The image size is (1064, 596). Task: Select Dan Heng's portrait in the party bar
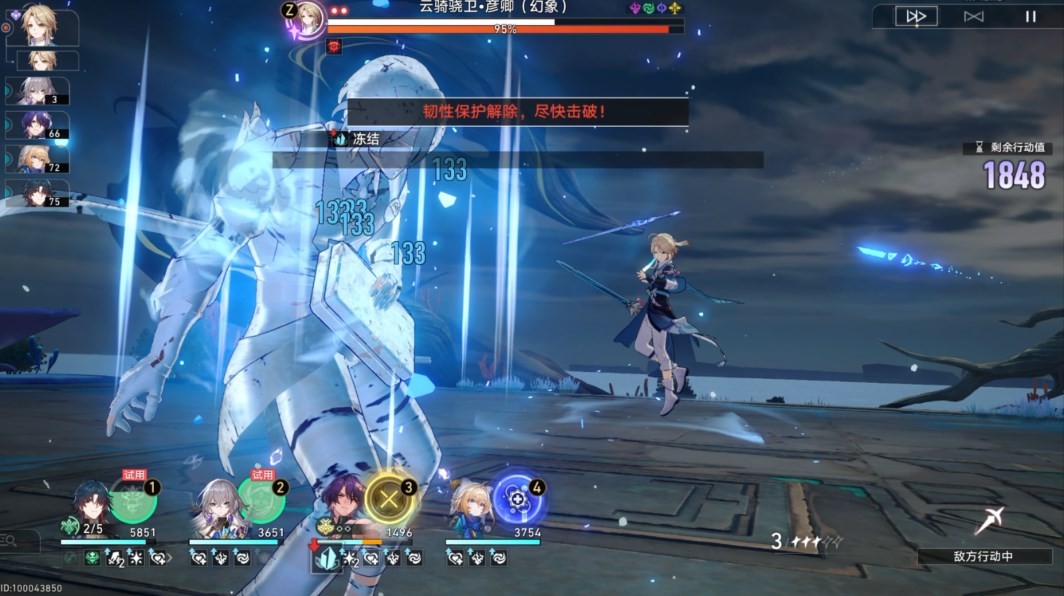pos(92,505)
